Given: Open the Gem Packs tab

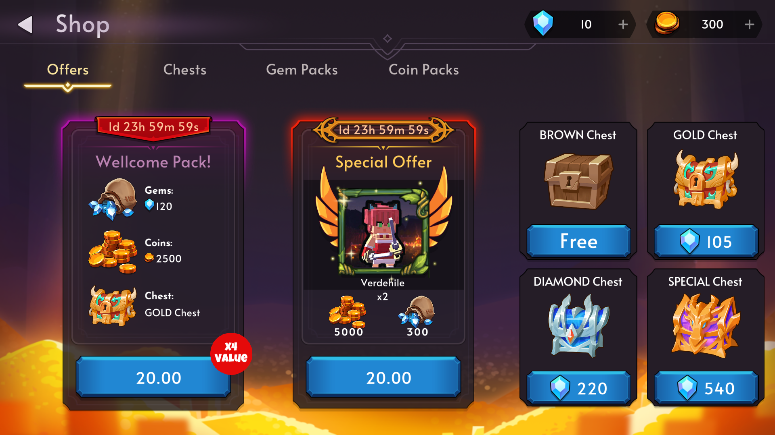Looking at the screenshot, I should click(x=302, y=70).
